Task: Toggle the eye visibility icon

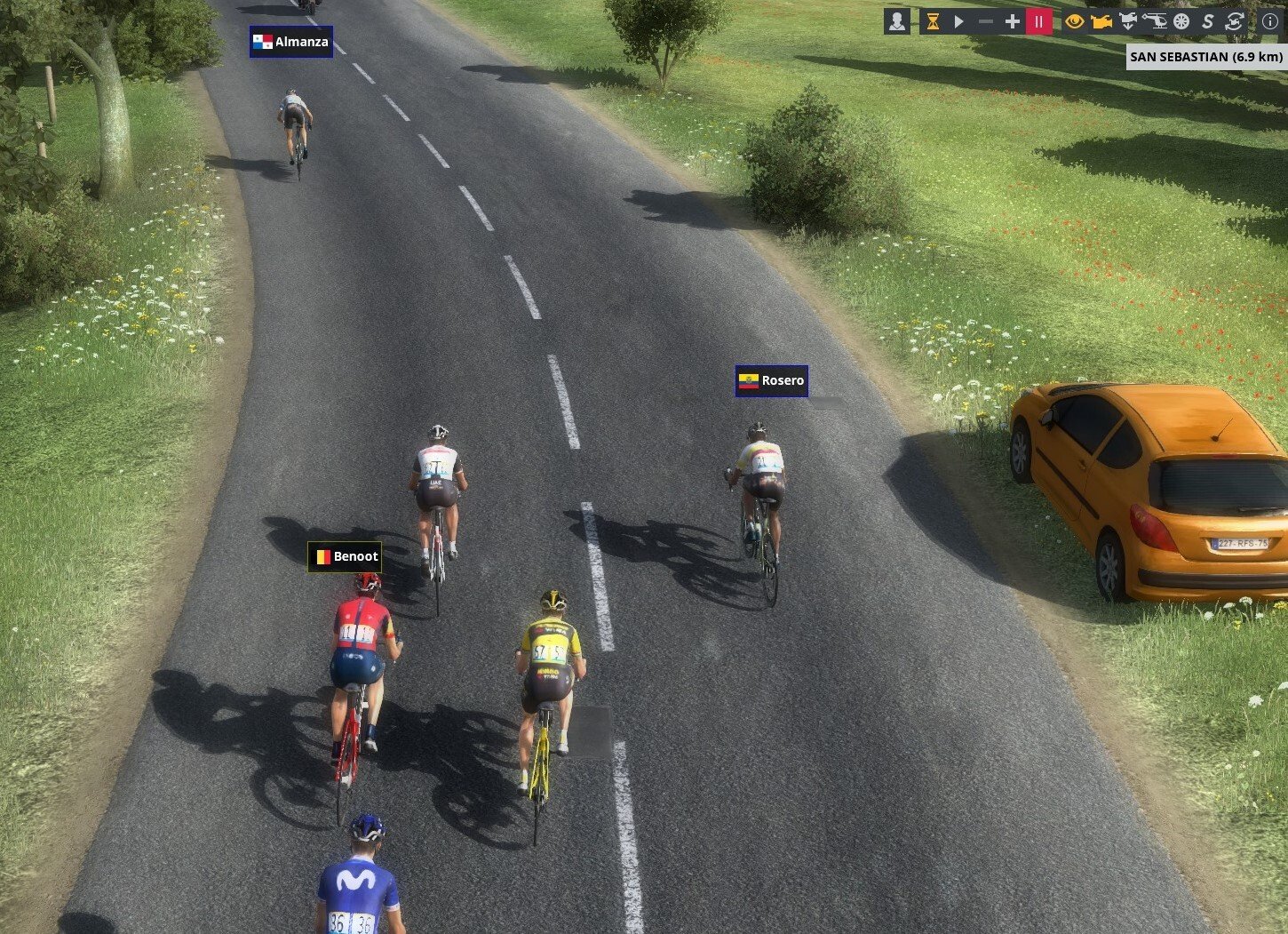Action: point(1075,21)
